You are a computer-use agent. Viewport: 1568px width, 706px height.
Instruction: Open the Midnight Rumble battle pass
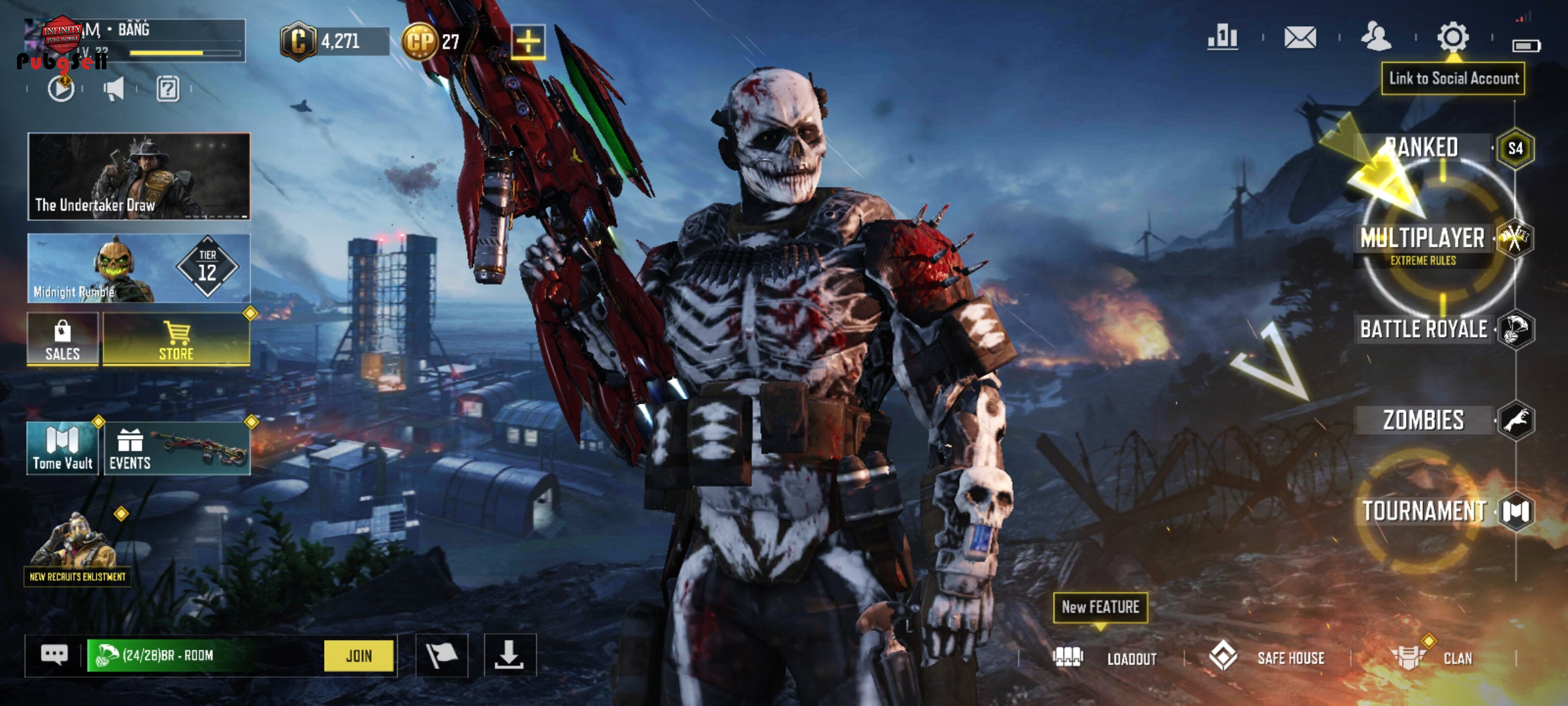pyautogui.click(x=139, y=269)
